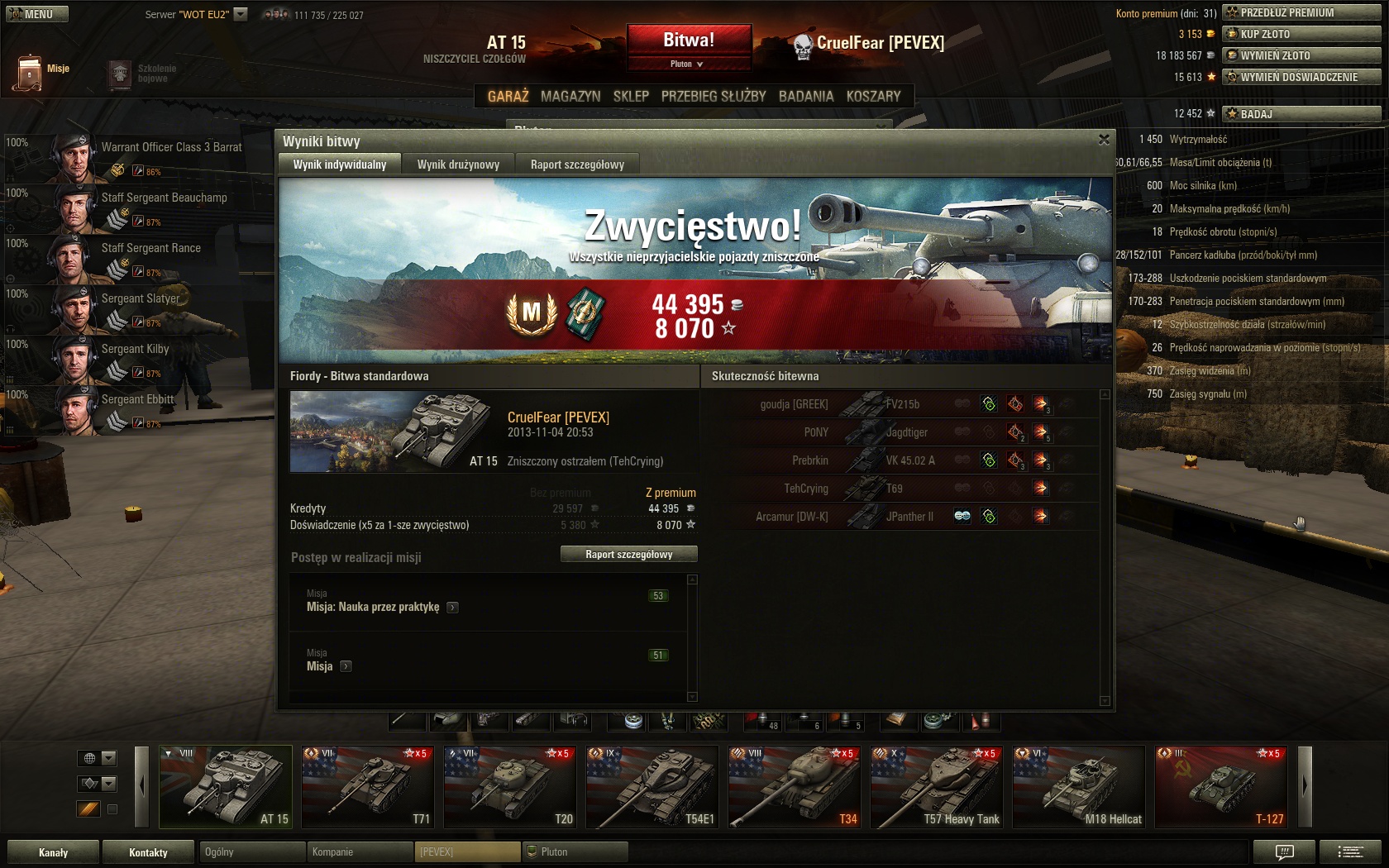
Task: Go to the MAGAZYN section
Action: [x=570, y=97]
